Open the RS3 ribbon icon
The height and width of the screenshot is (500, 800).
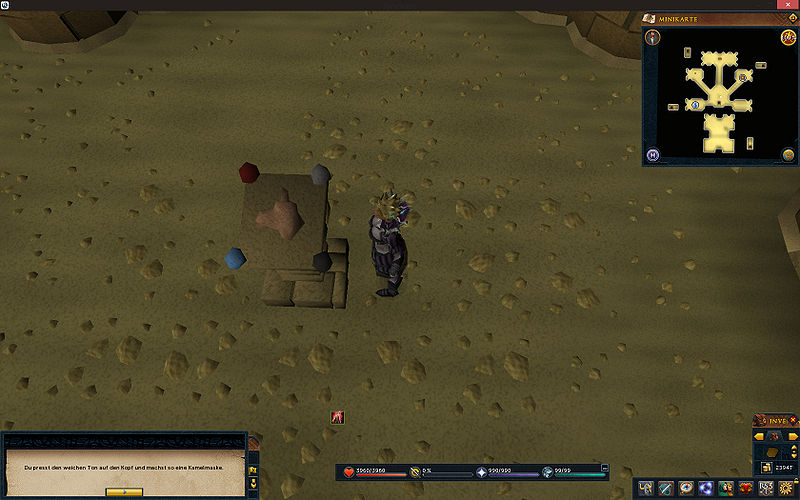767,488
